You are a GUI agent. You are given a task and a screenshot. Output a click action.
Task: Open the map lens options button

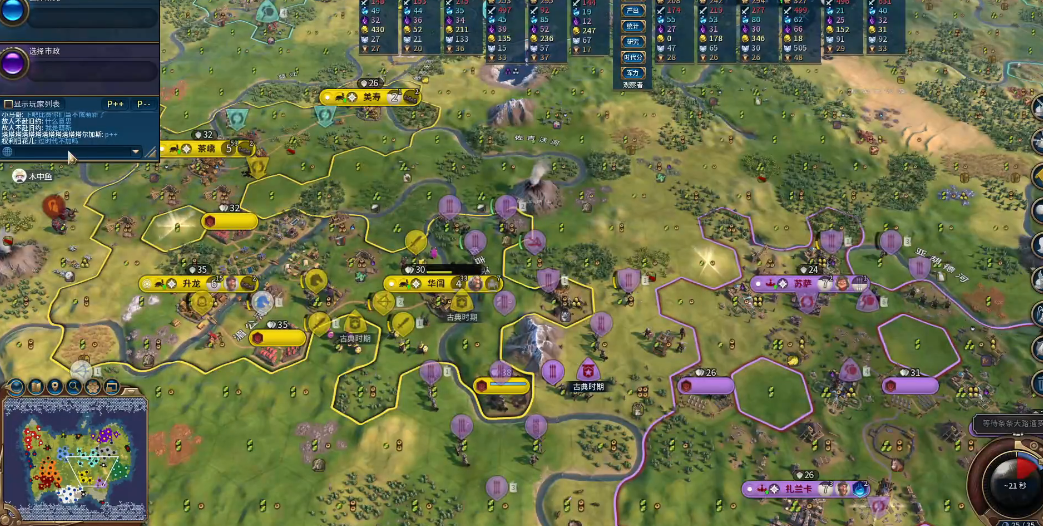point(16,386)
